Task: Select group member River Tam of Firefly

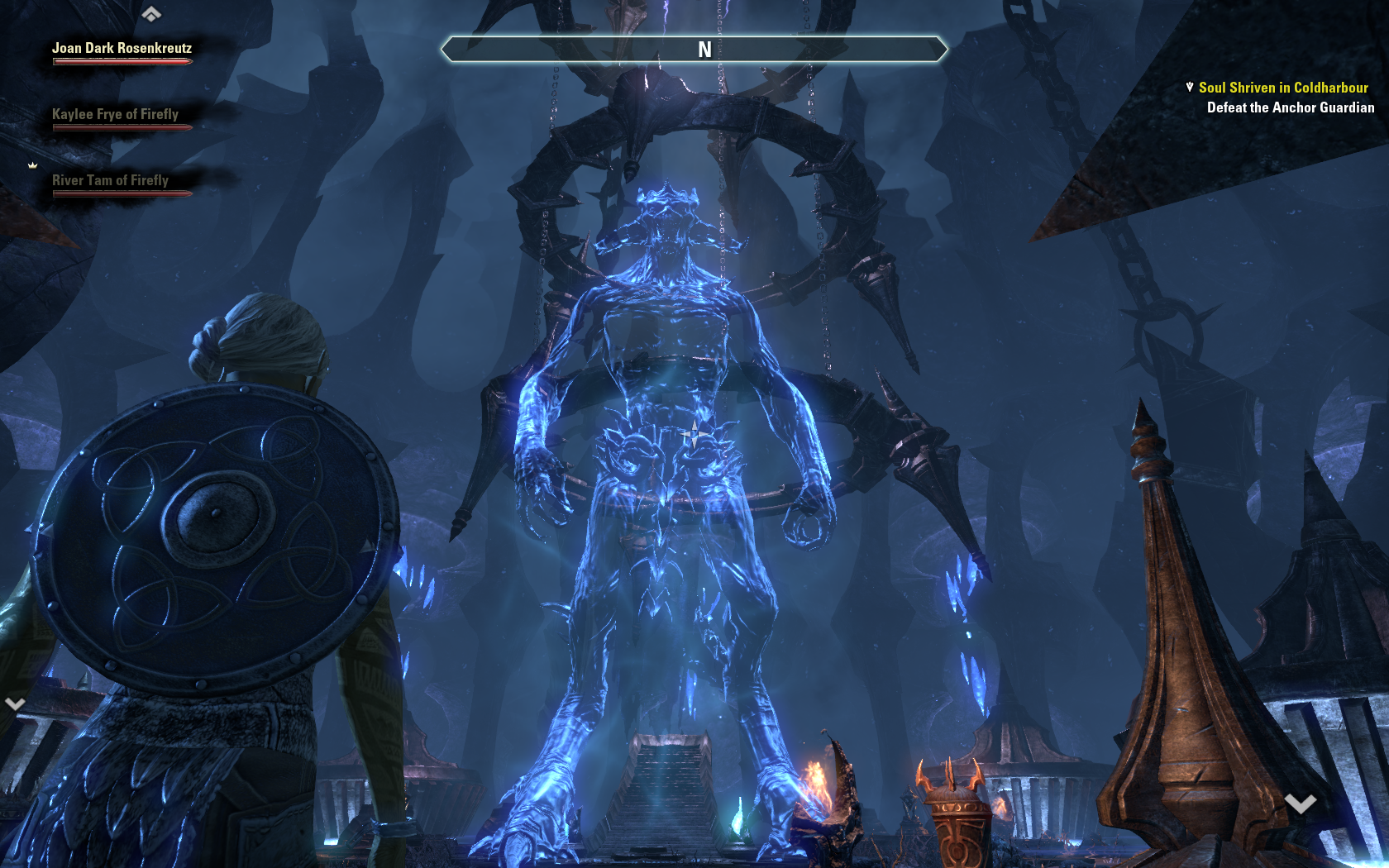Action: pos(110,180)
